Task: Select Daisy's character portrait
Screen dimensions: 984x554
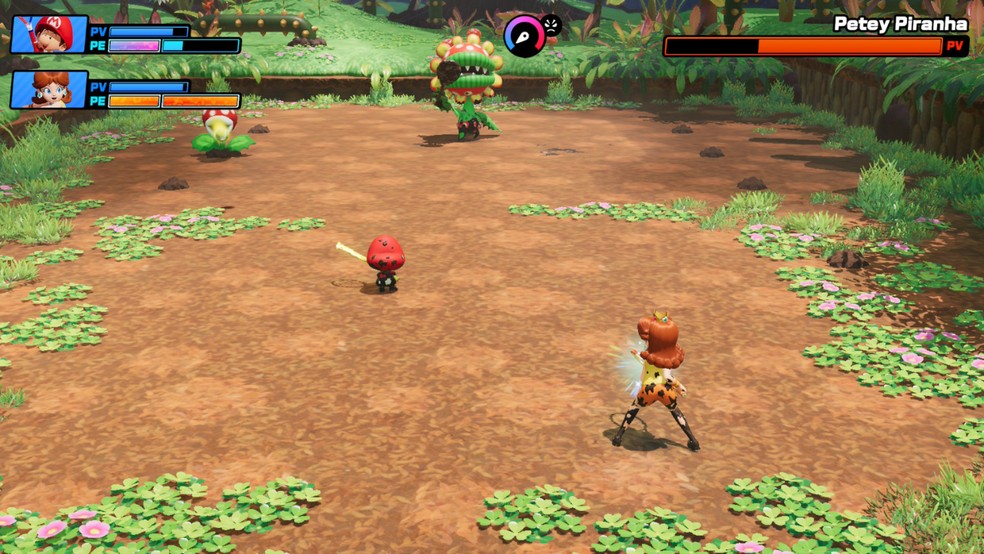Action: (x=49, y=90)
